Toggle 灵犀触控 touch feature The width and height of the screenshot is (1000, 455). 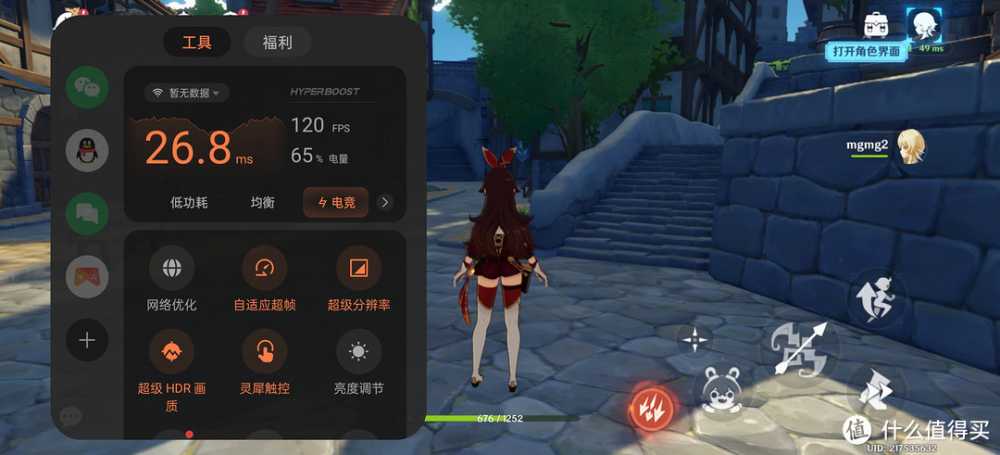264,352
